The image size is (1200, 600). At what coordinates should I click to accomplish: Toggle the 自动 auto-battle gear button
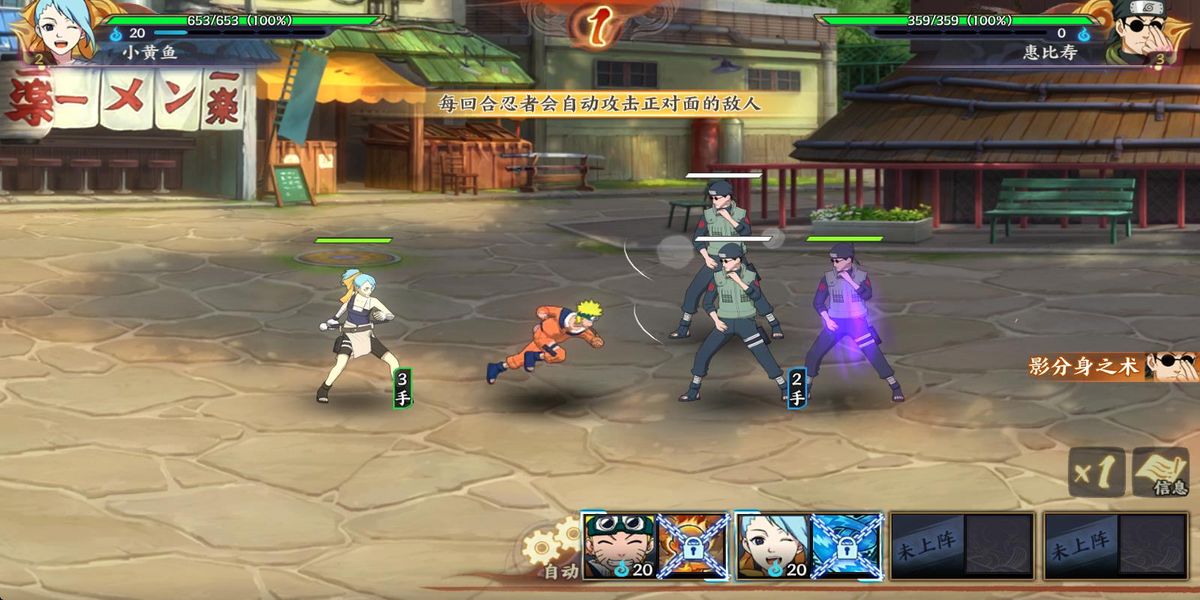point(552,549)
